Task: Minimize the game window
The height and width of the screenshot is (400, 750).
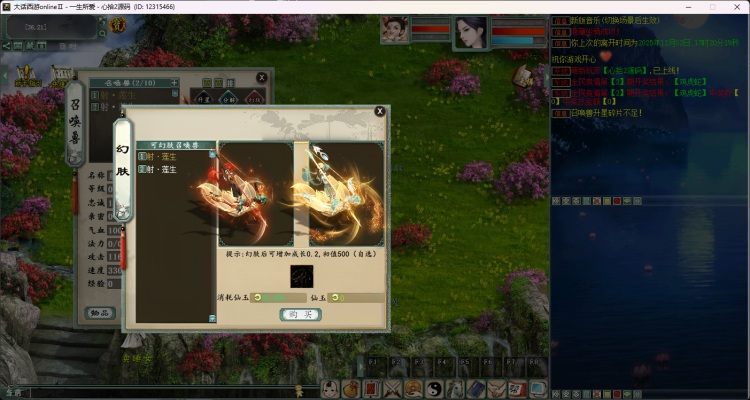Action: coord(686,6)
